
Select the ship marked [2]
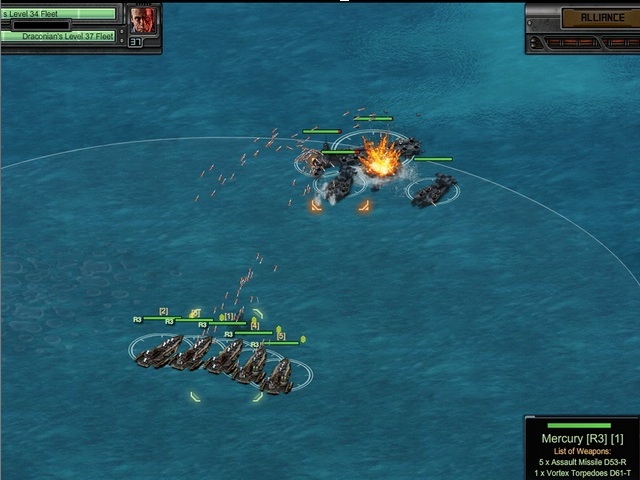pyautogui.click(x=161, y=351)
